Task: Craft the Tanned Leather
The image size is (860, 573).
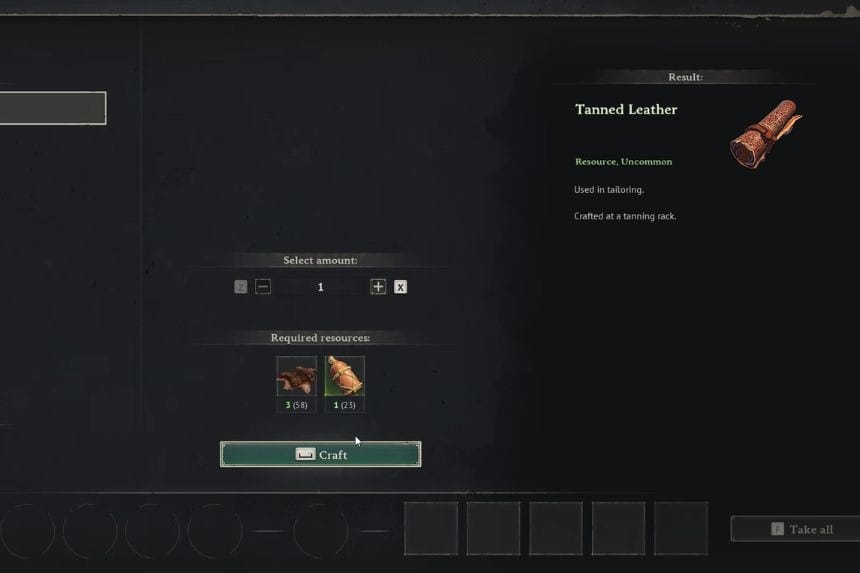Action: tap(320, 454)
